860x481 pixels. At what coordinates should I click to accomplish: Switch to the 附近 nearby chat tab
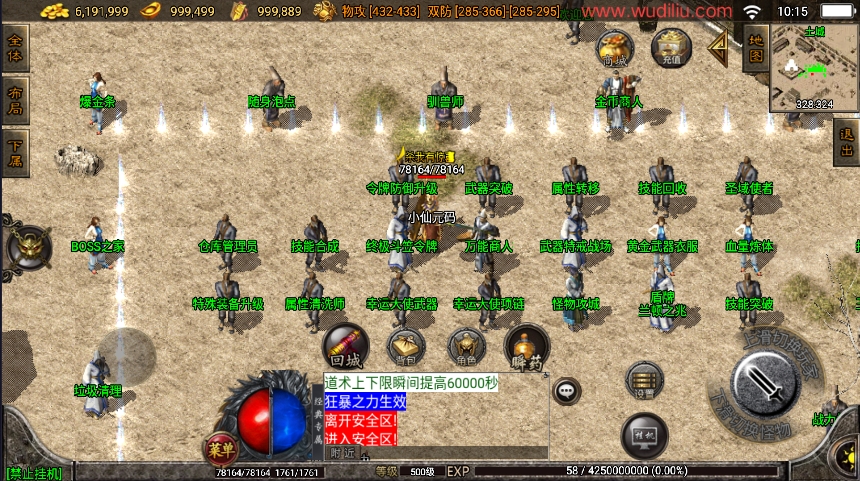[342, 452]
